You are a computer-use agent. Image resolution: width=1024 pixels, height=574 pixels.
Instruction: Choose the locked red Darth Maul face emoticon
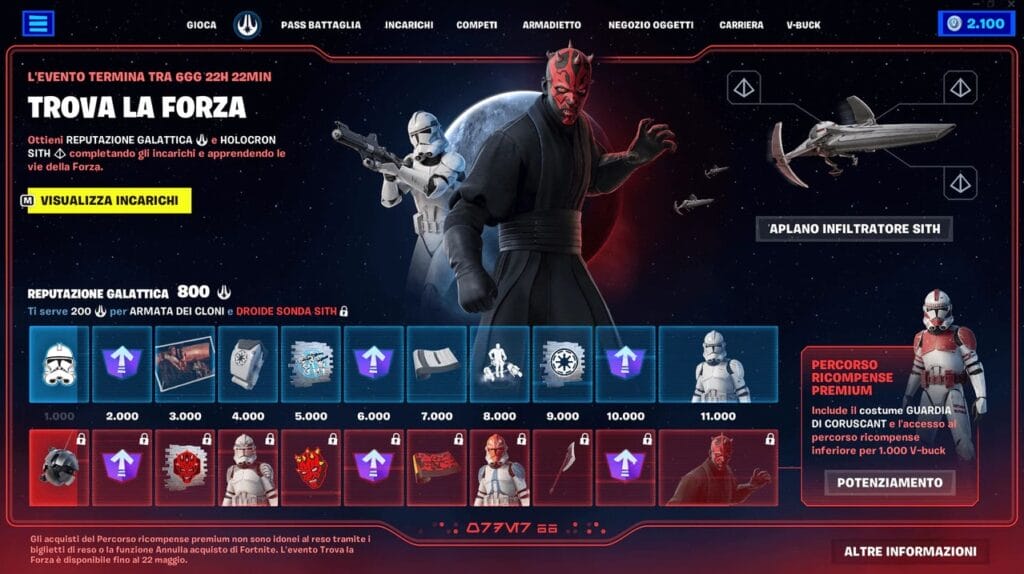310,468
